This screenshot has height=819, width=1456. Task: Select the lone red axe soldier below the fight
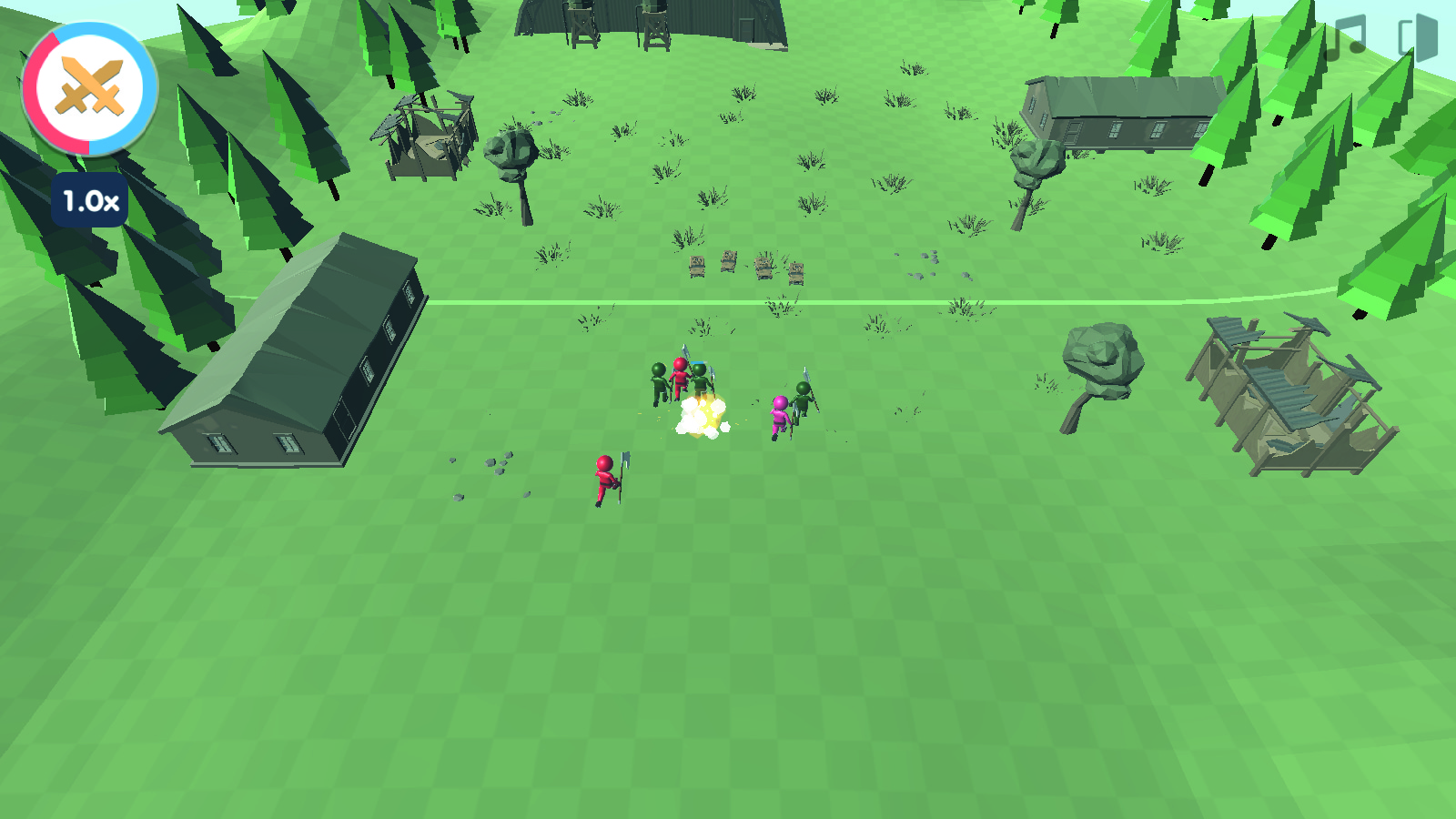click(x=604, y=478)
